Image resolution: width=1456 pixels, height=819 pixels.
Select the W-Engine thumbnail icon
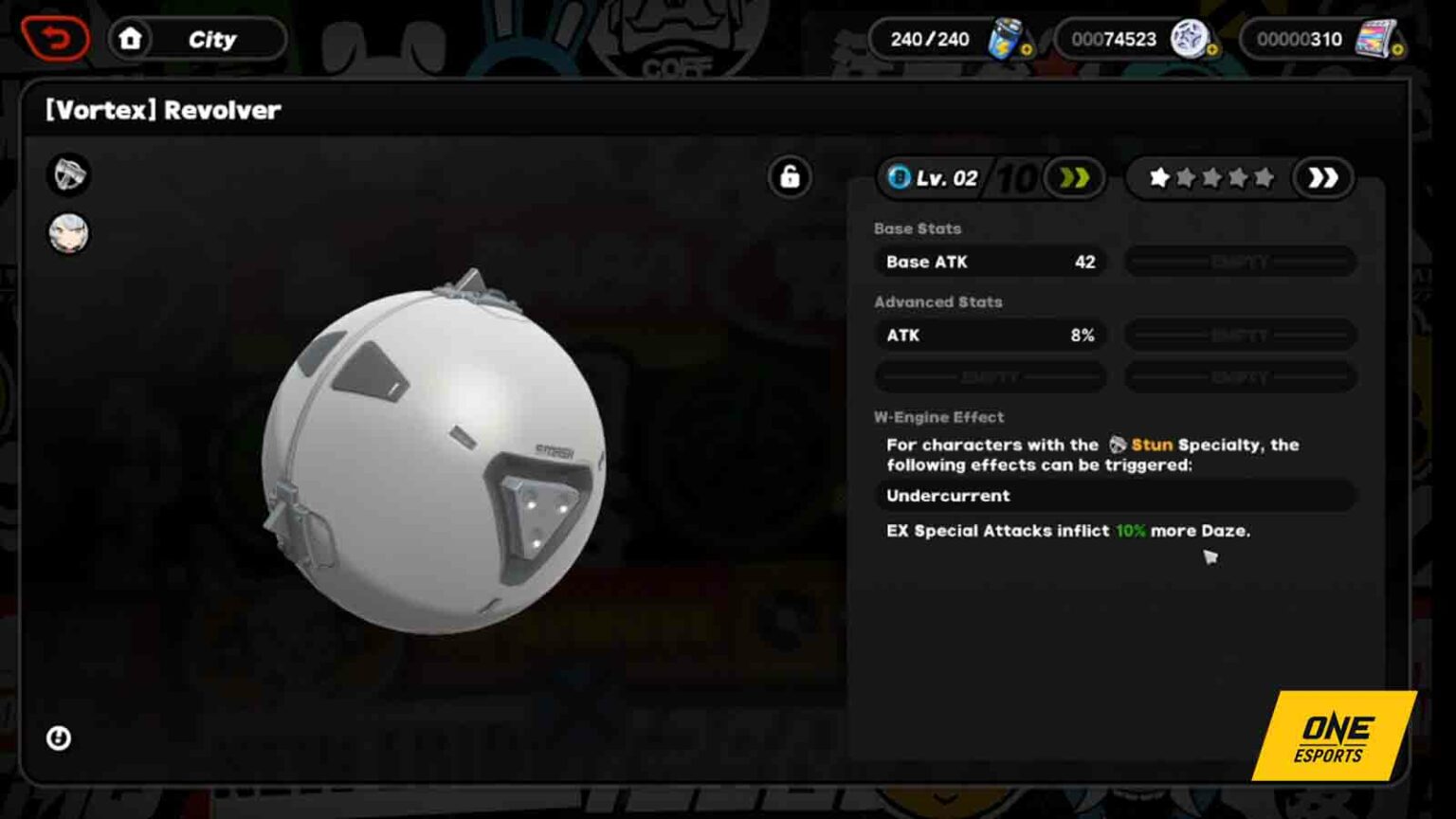66,176
